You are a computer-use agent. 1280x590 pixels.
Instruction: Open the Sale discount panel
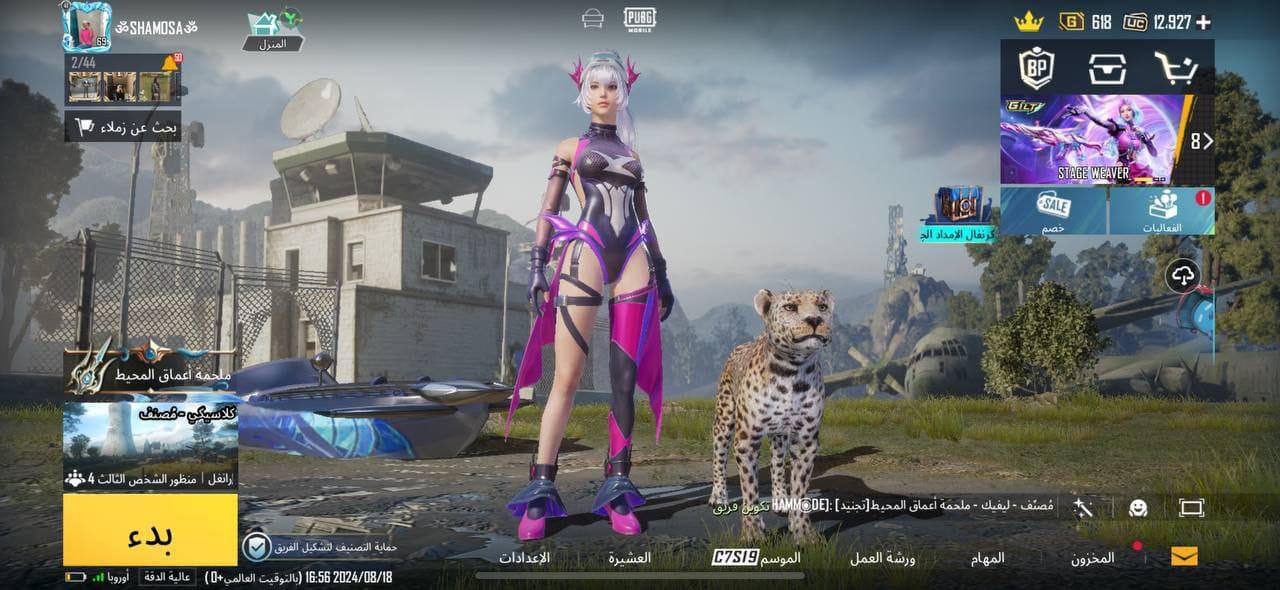[1053, 211]
